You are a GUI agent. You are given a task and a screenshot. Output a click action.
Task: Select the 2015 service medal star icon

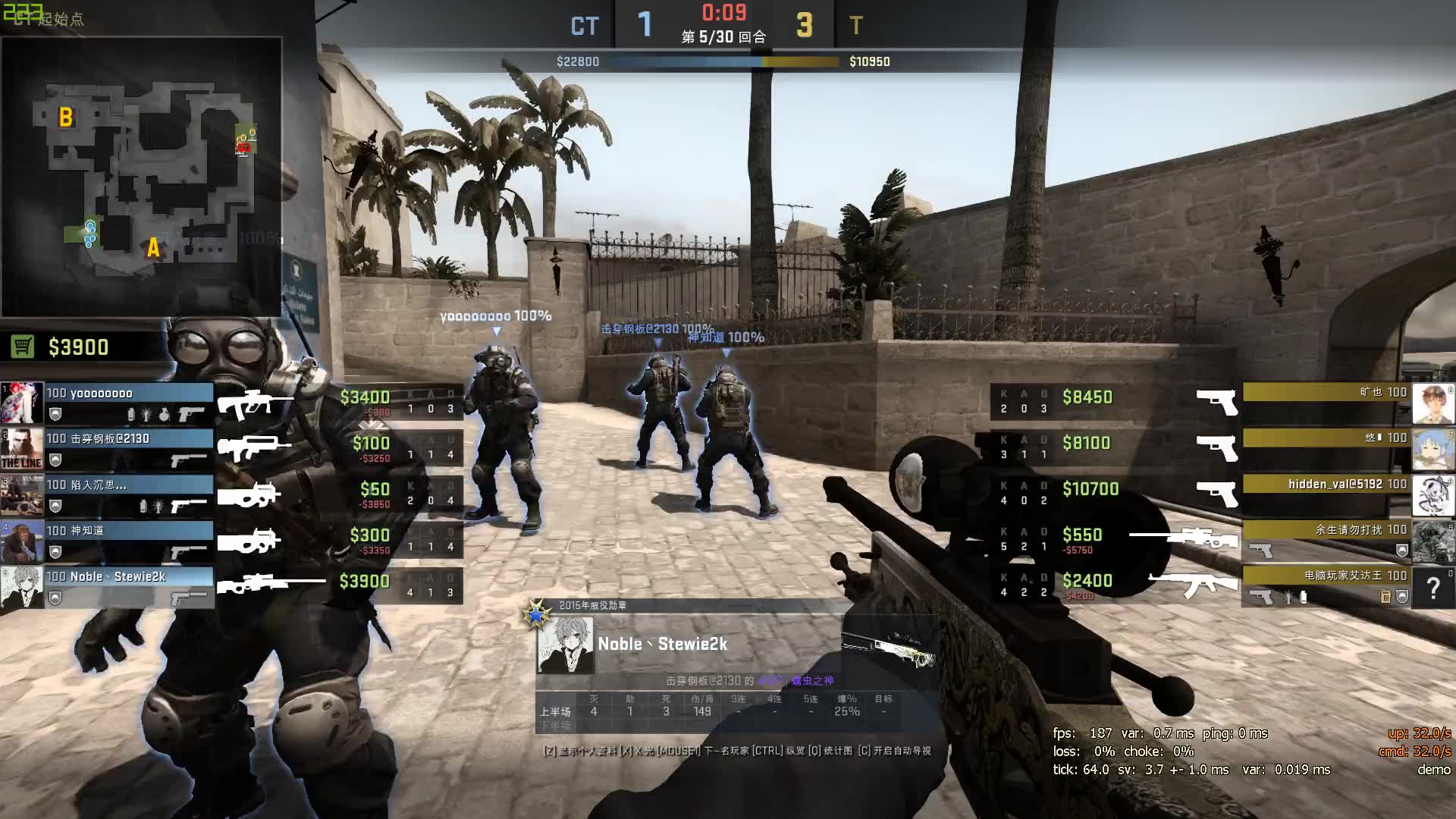tap(535, 613)
